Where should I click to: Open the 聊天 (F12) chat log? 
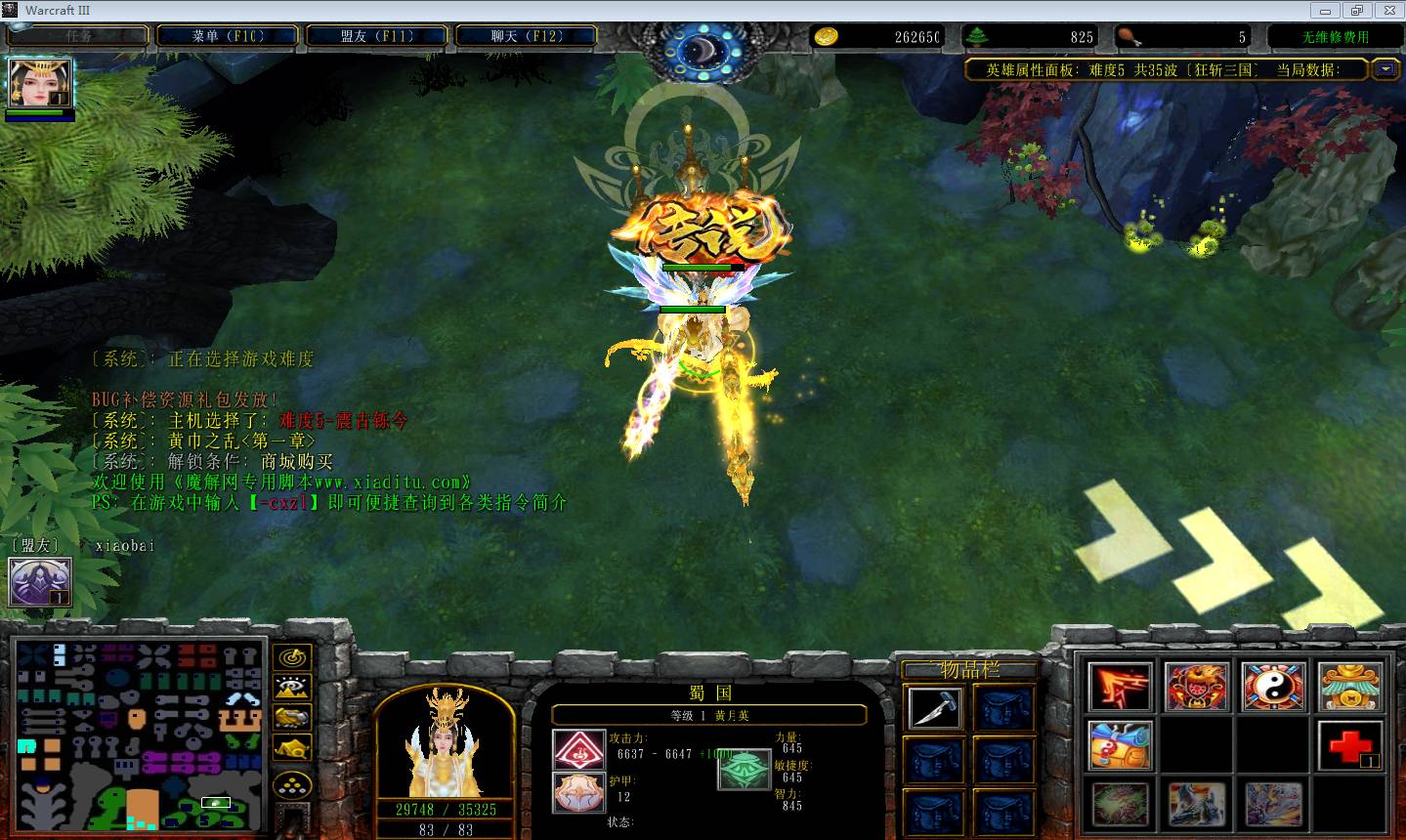pos(526,36)
